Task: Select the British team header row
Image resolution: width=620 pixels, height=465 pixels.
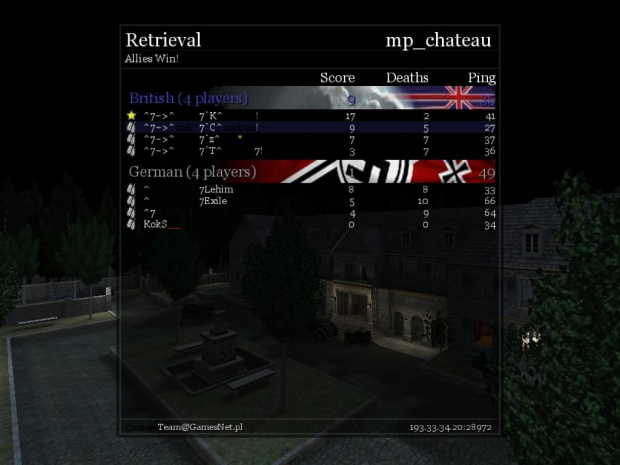Action: tap(310, 98)
